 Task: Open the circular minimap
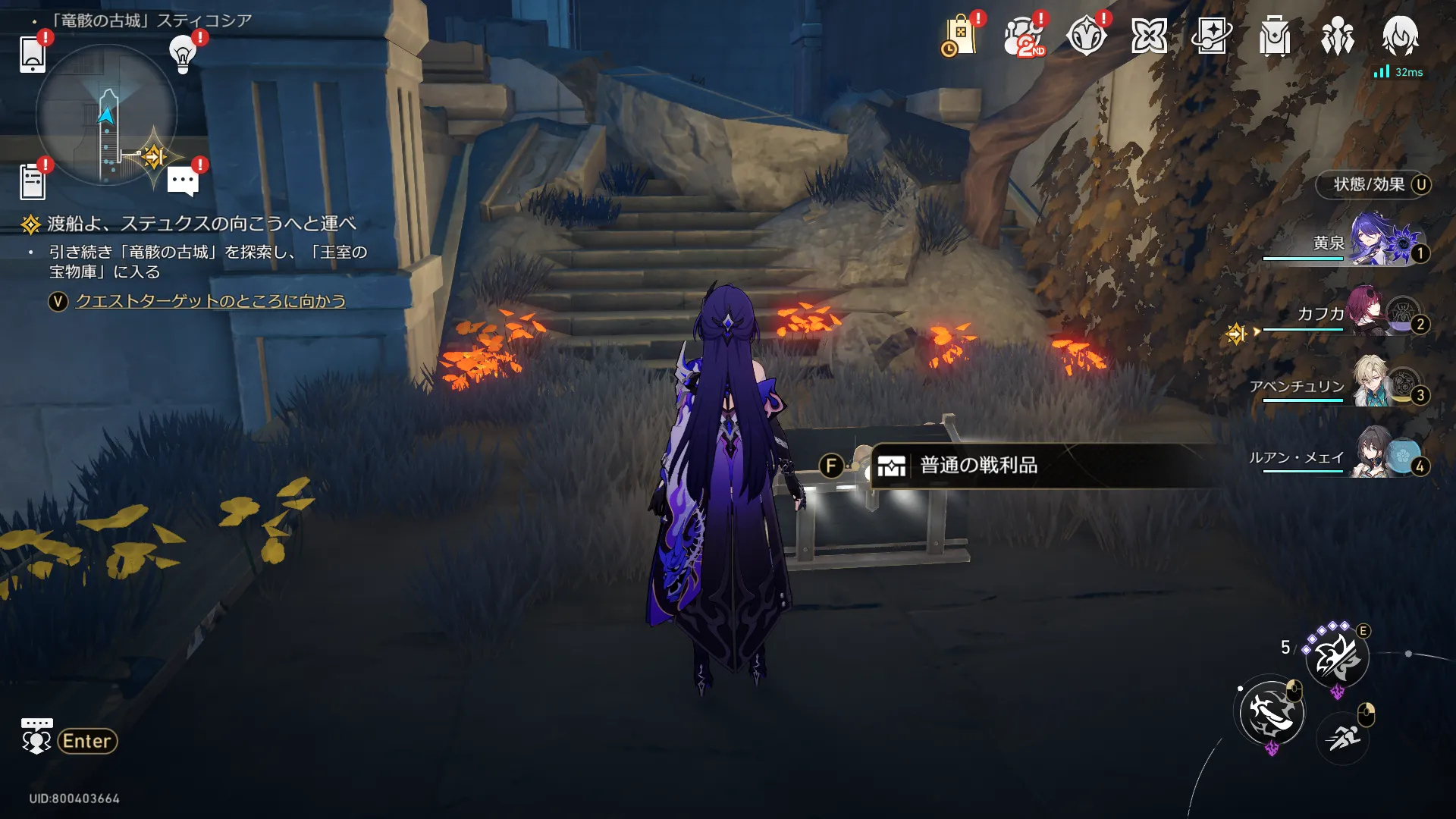[x=106, y=115]
